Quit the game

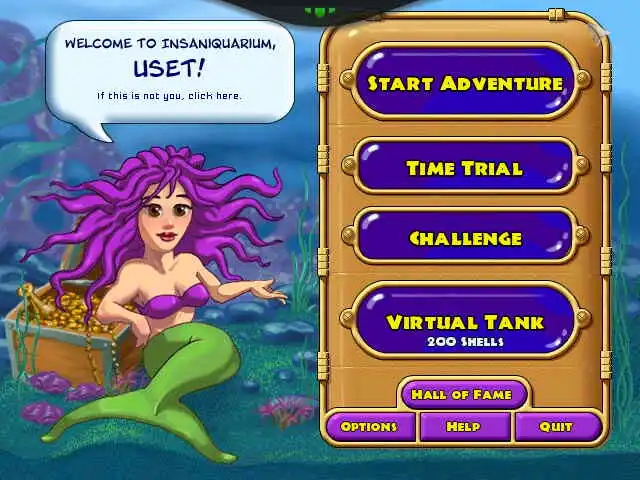click(556, 427)
